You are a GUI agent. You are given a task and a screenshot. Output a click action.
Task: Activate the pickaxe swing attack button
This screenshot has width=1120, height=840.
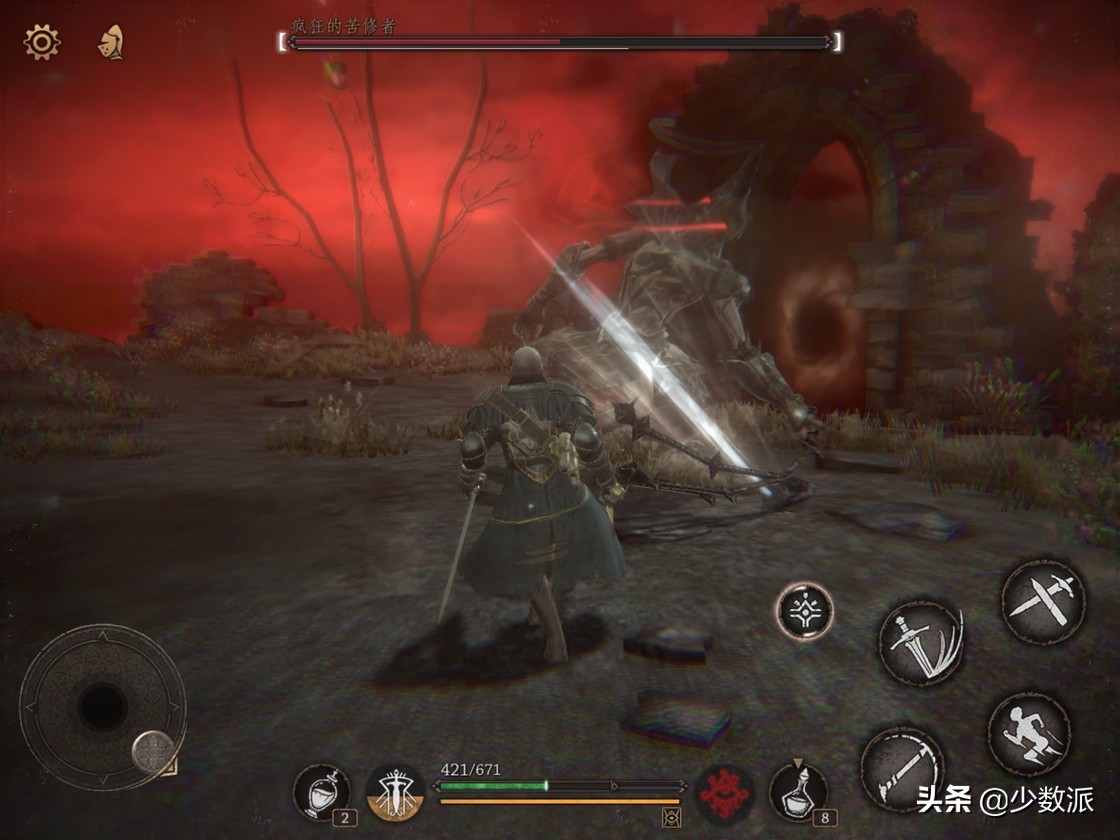click(x=901, y=768)
